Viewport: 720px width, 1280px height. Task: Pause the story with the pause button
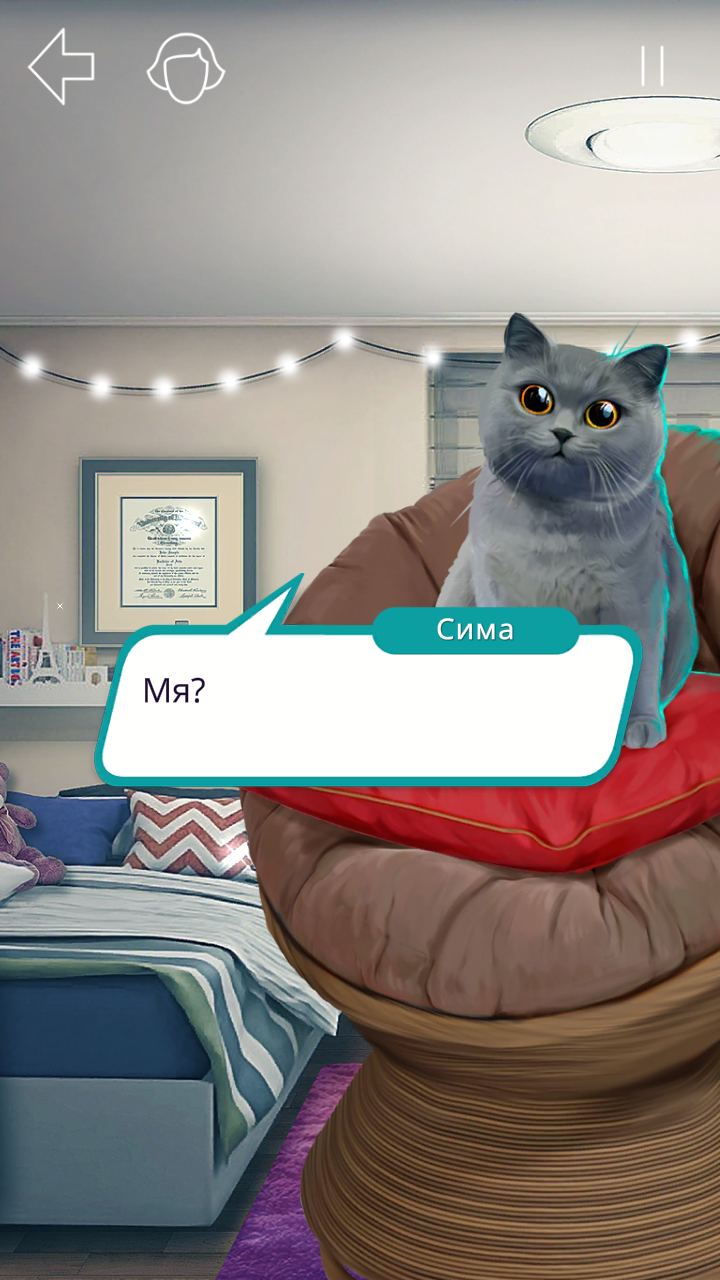(652, 66)
